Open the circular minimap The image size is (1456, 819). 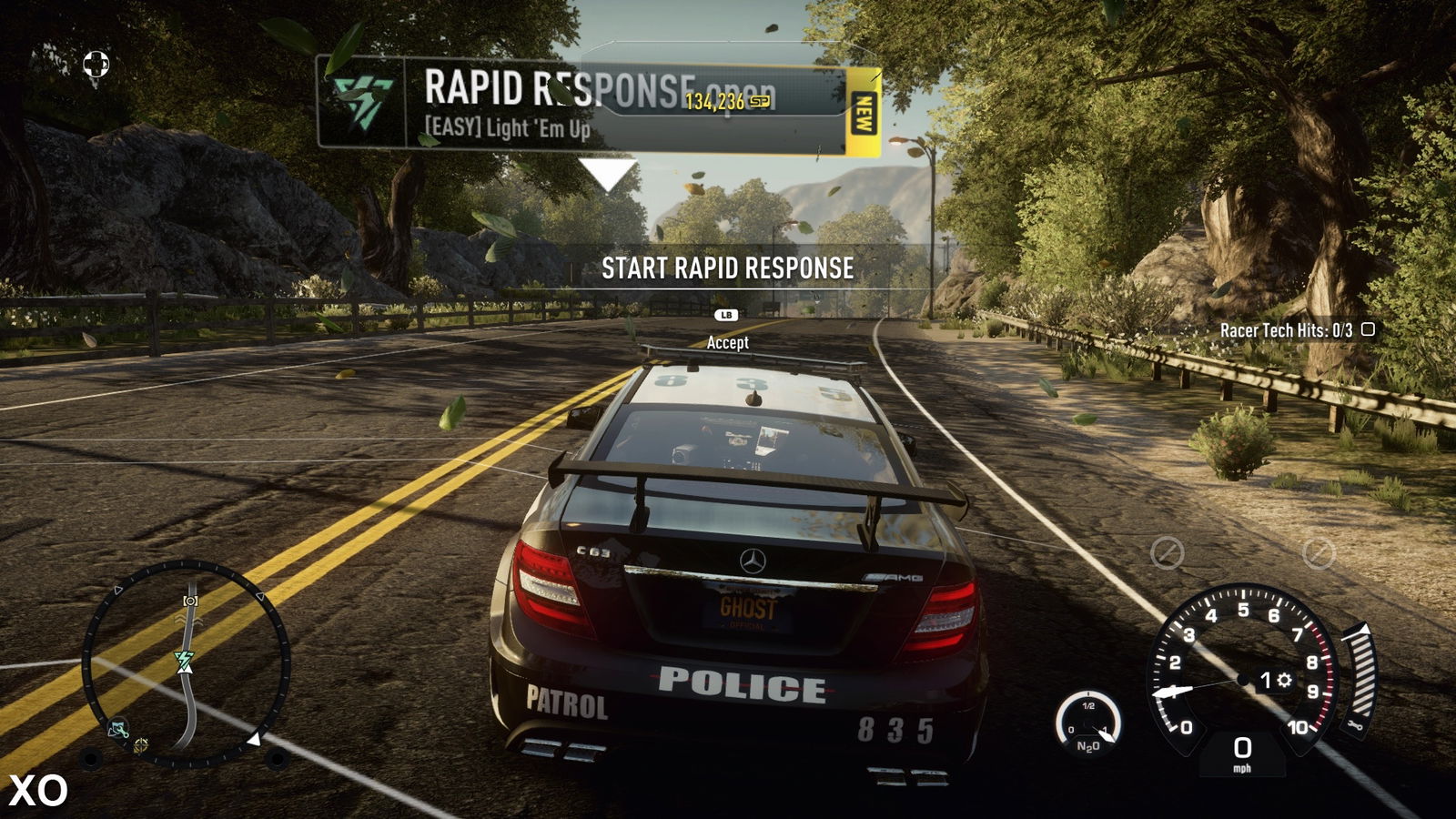click(x=186, y=665)
